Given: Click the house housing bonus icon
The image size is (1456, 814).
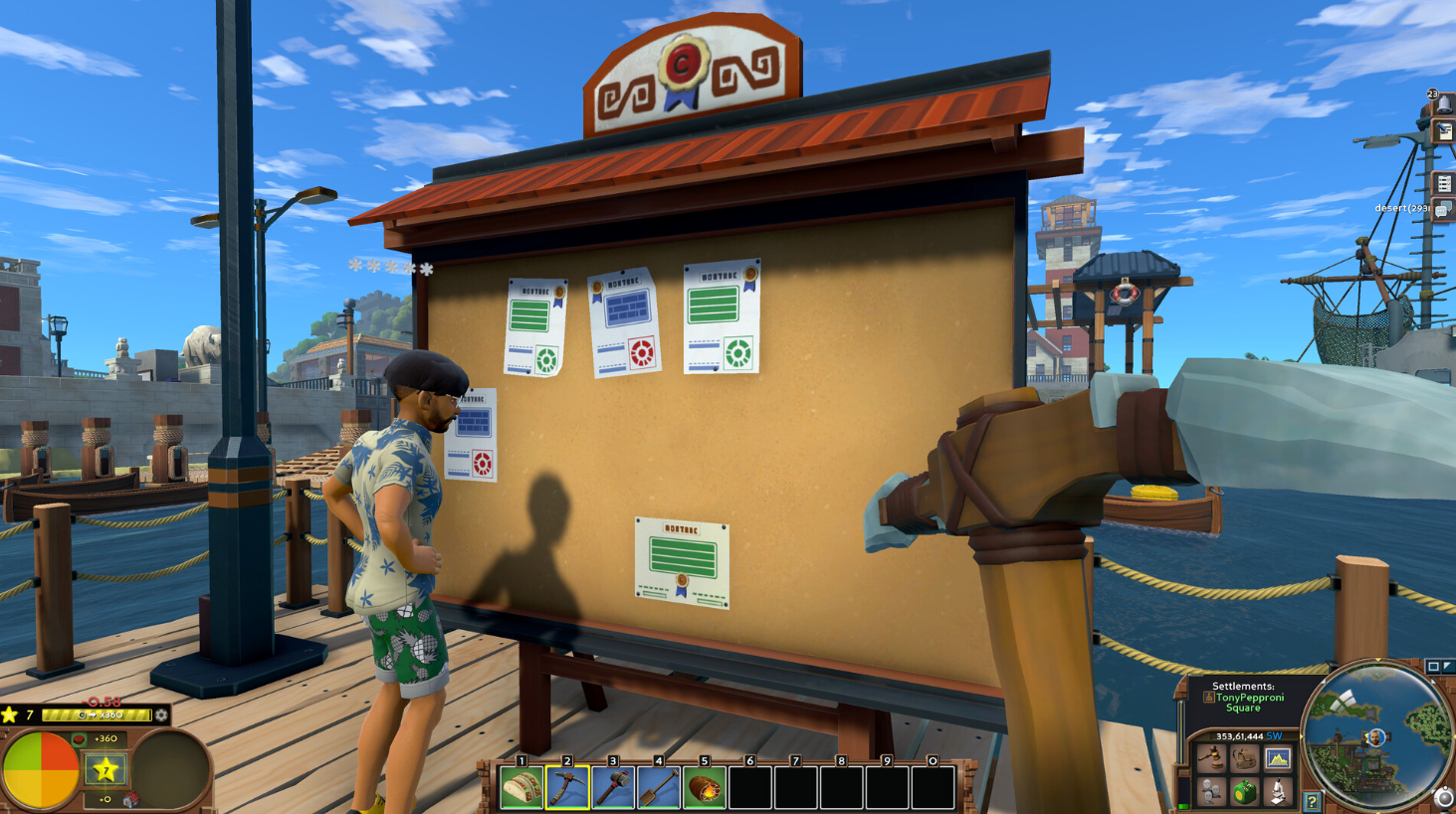Looking at the screenshot, I should click(130, 800).
